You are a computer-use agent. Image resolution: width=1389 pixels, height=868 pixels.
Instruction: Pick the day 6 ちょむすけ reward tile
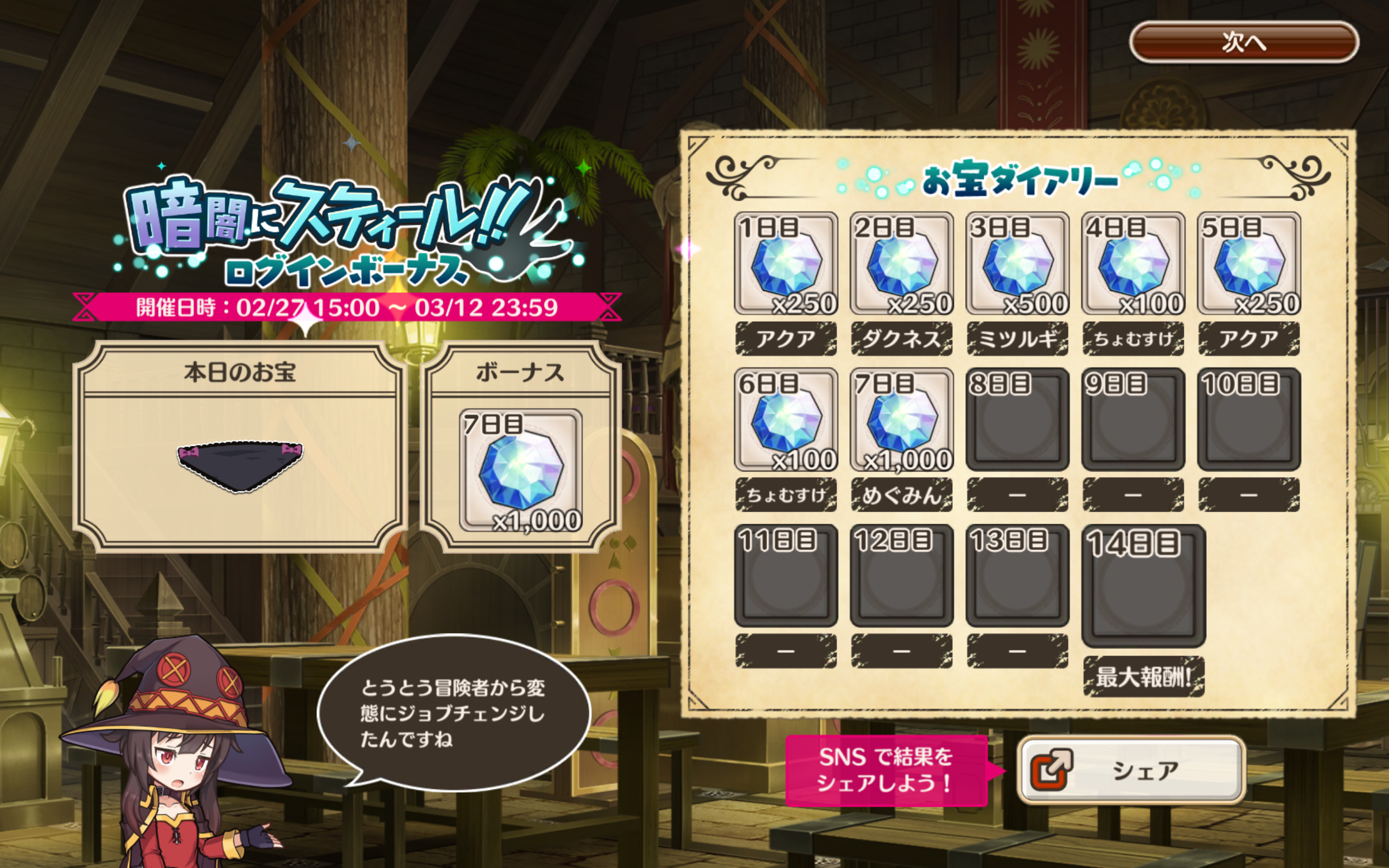(x=786, y=420)
